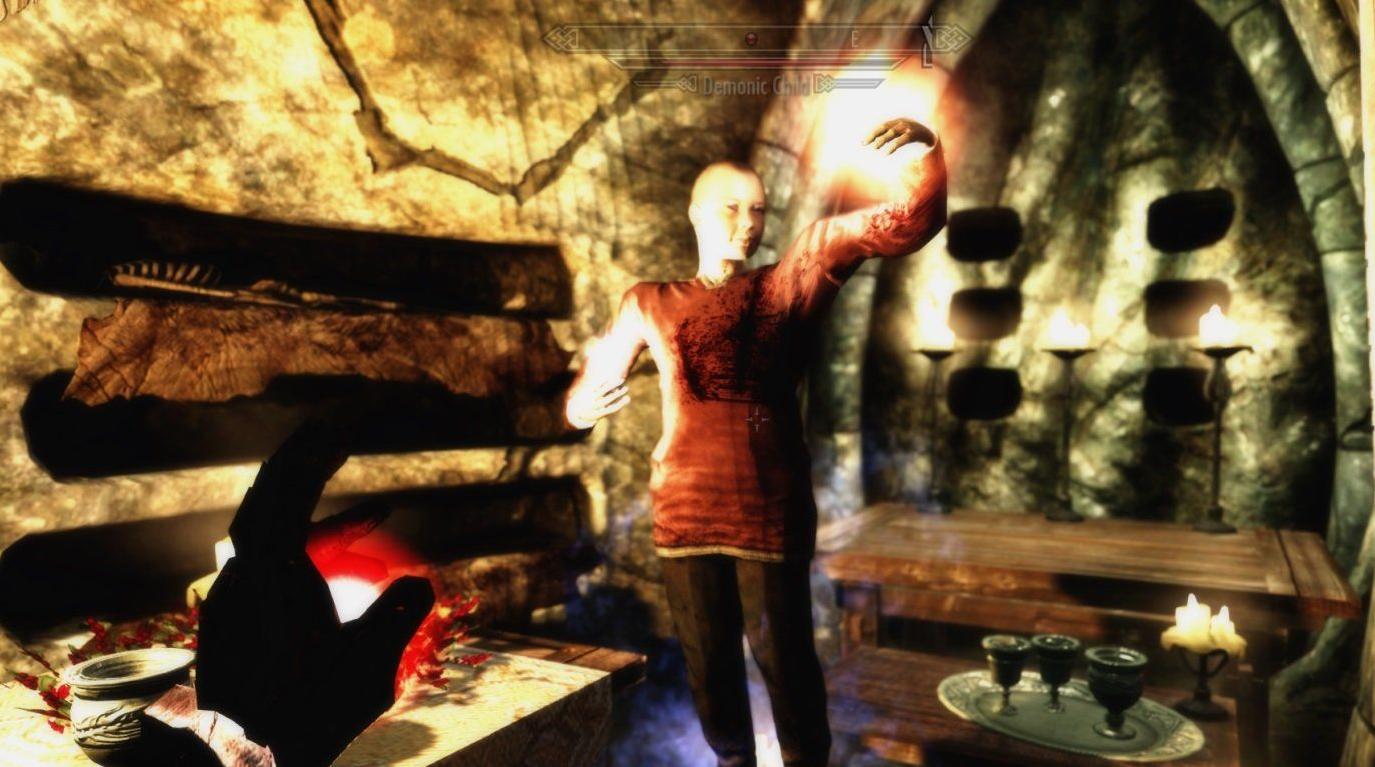The height and width of the screenshot is (767, 1375).
Task: Click the left knotwork end of the compass bar
Action: (562, 38)
